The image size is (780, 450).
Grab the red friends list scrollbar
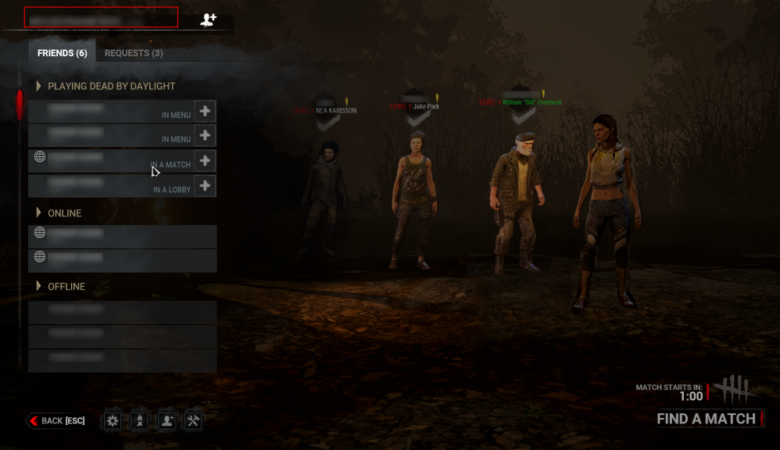pos(19,105)
